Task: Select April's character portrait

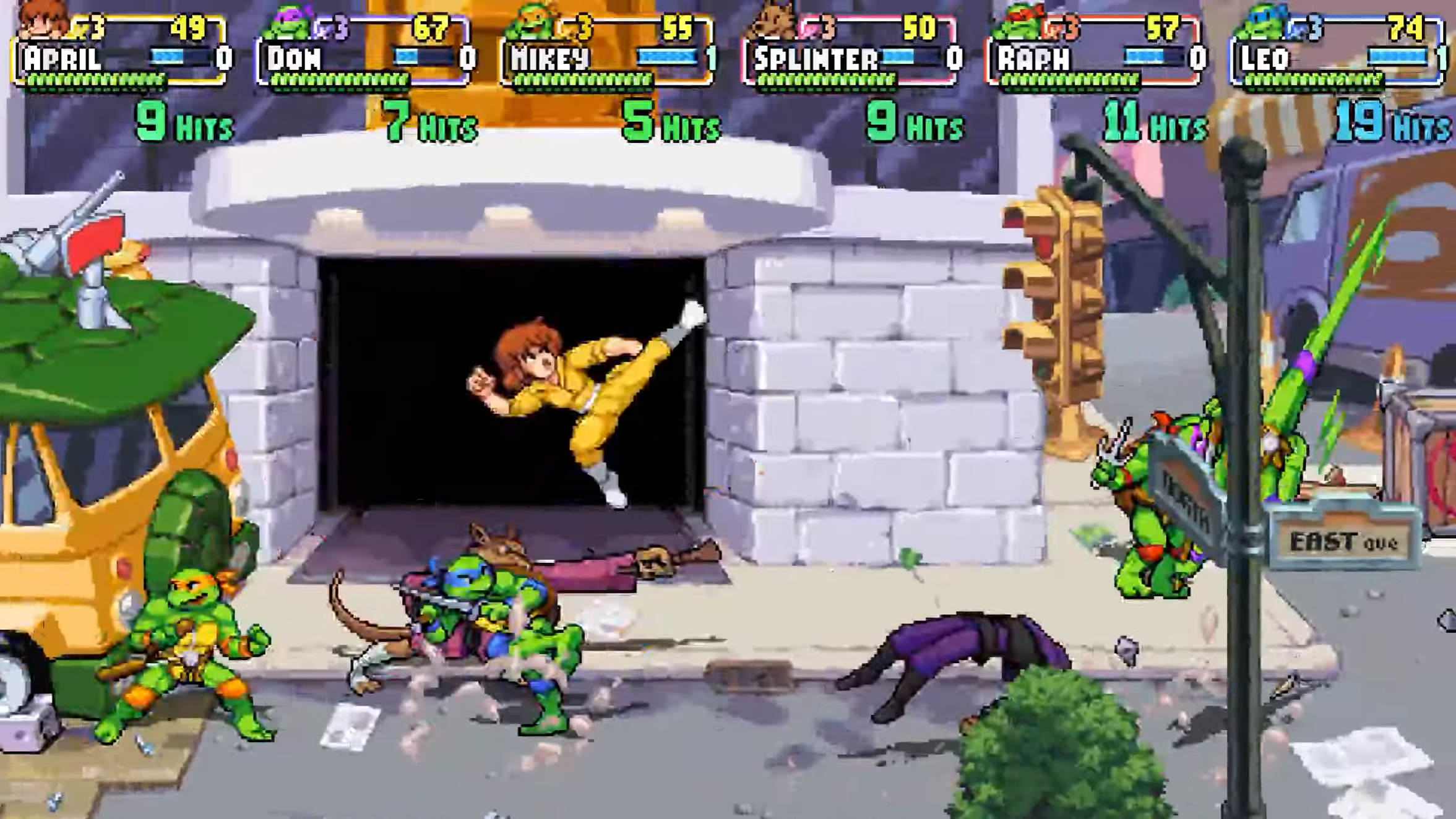Action: coord(42,20)
